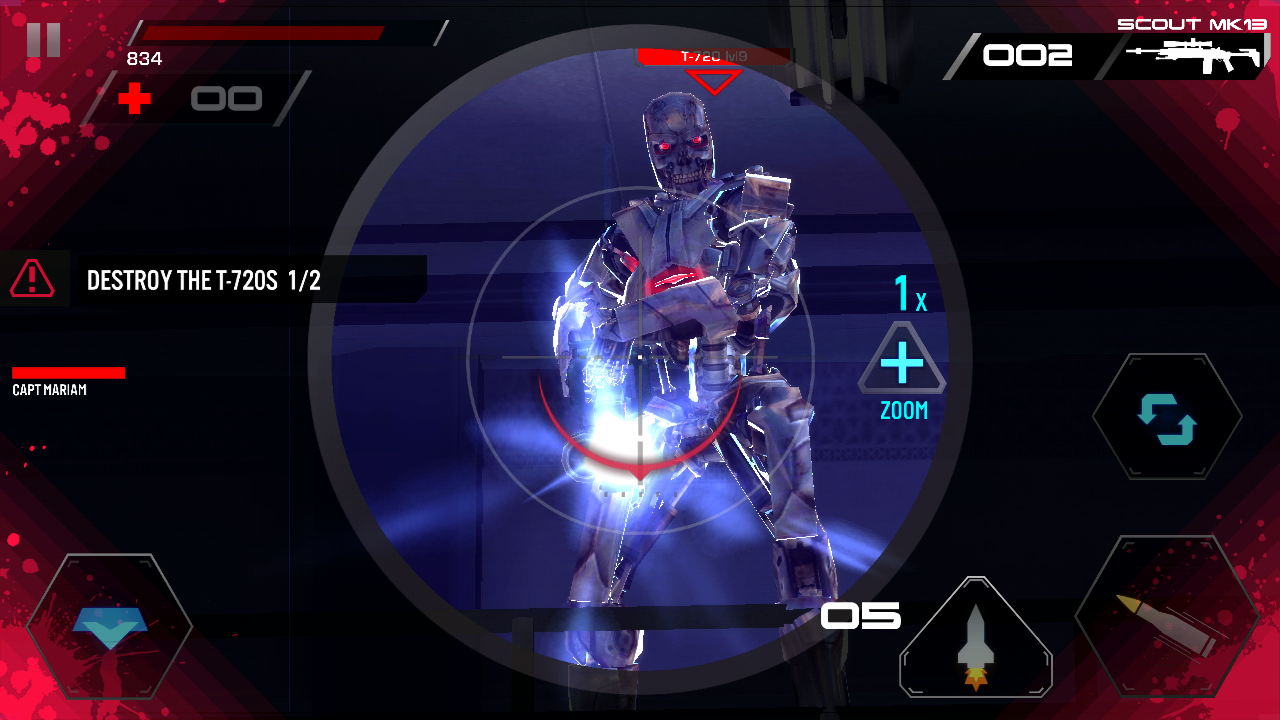Image resolution: width=1280 pixels, height=720 pixels.
Task: Open the weapon counter showing 002
Action: [x=1030, y=57]
